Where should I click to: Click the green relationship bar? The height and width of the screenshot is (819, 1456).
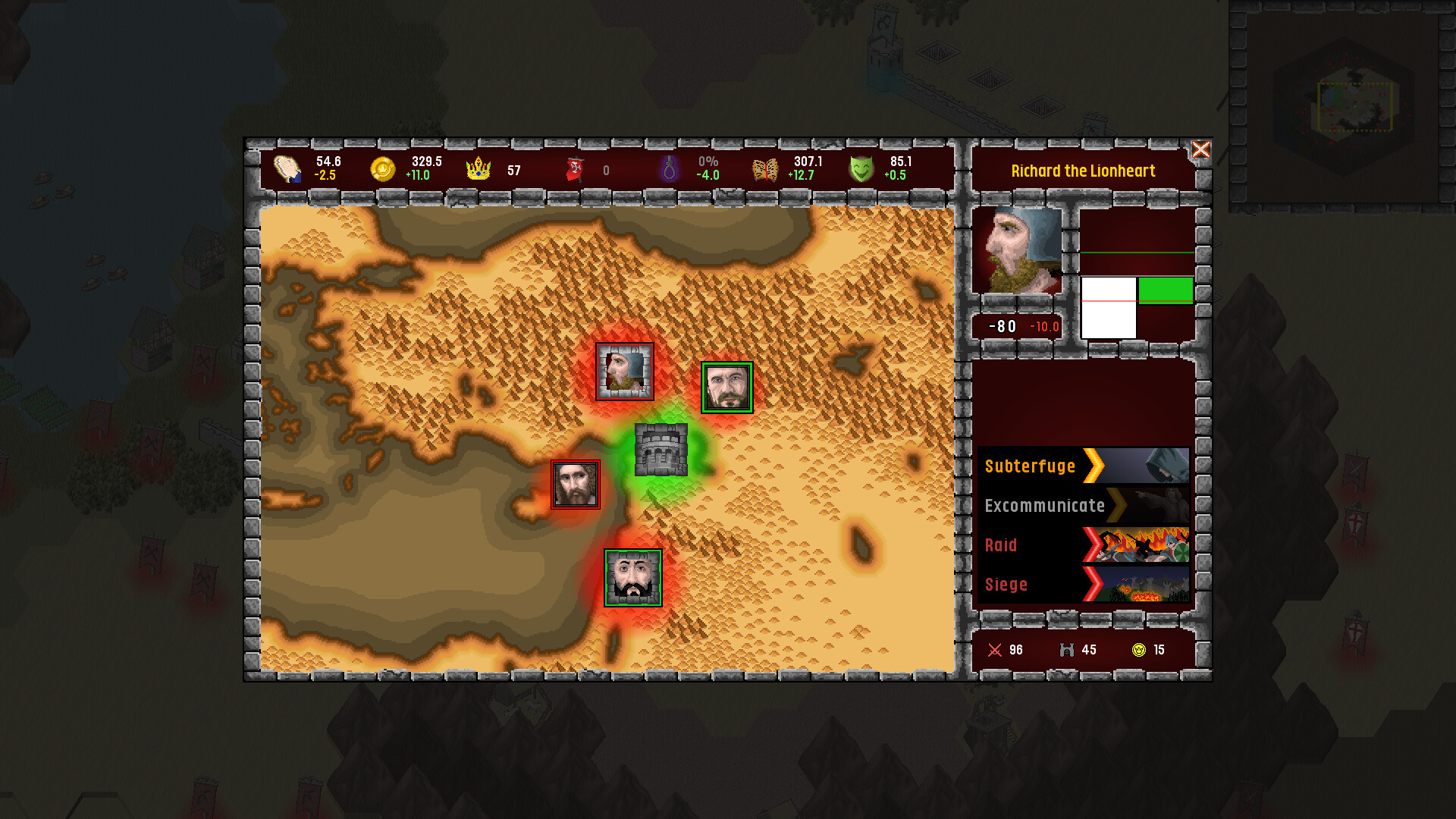tap(1166, 290)
